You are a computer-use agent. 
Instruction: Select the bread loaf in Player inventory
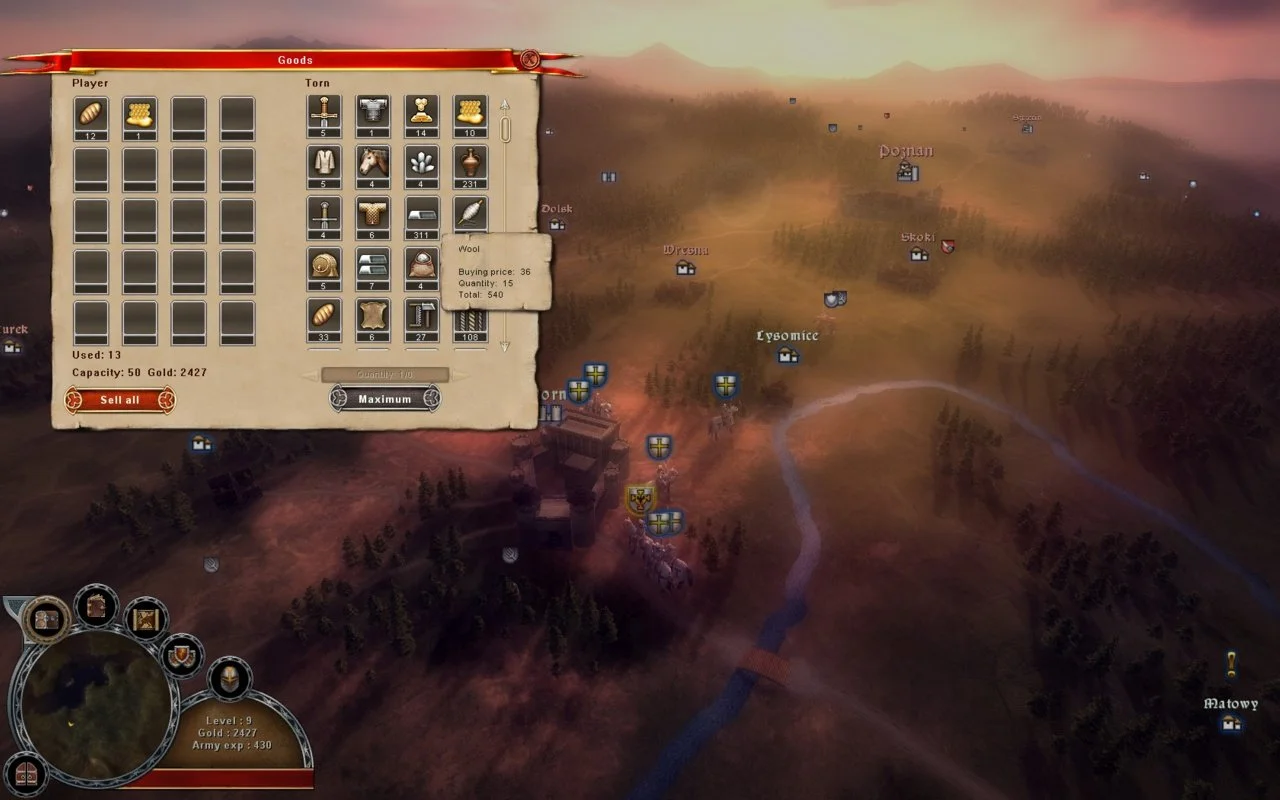pos(93,113)
